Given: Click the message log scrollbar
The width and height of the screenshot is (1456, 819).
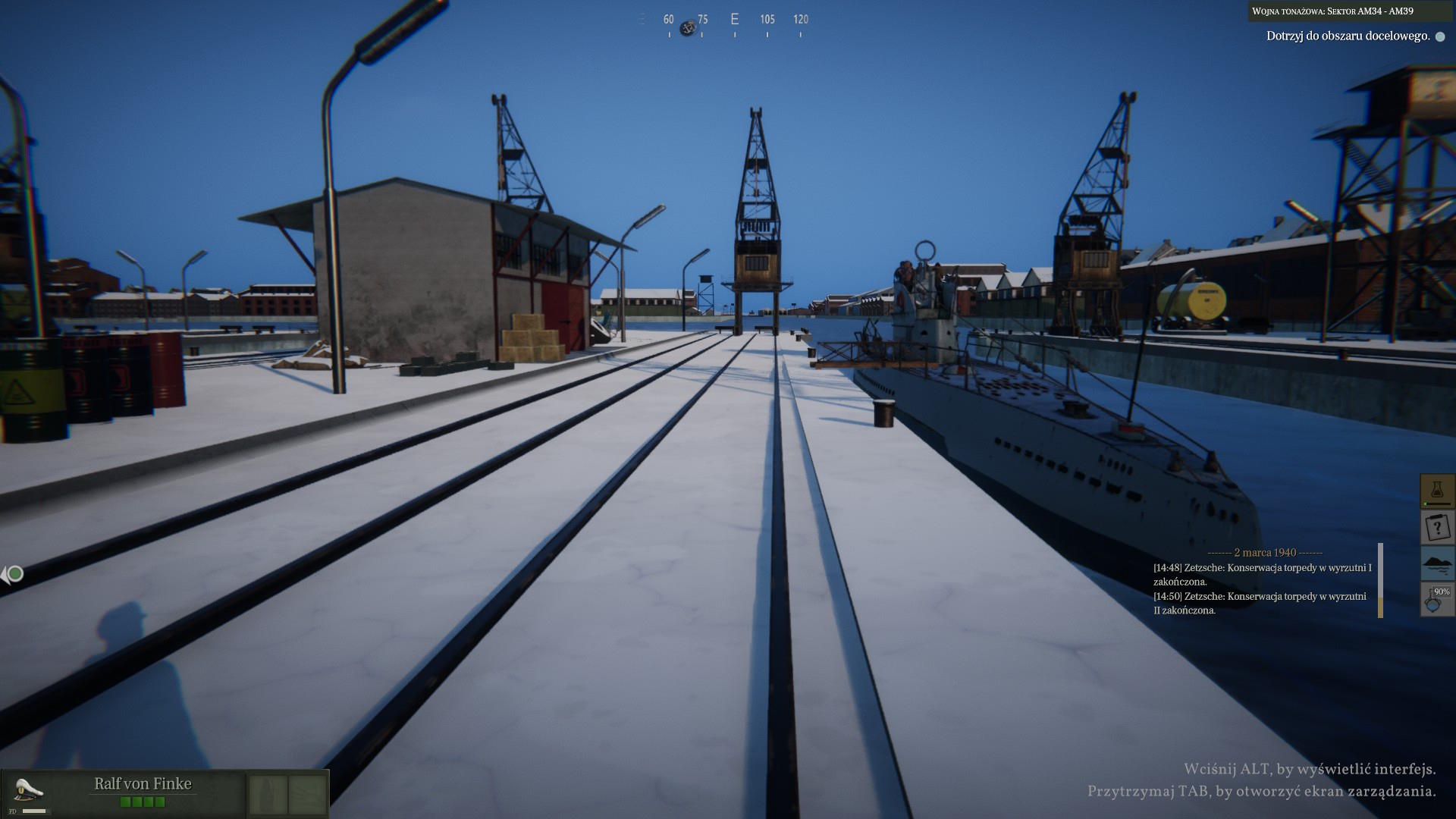Looking at the screenshot, I should click(1380, 580).
